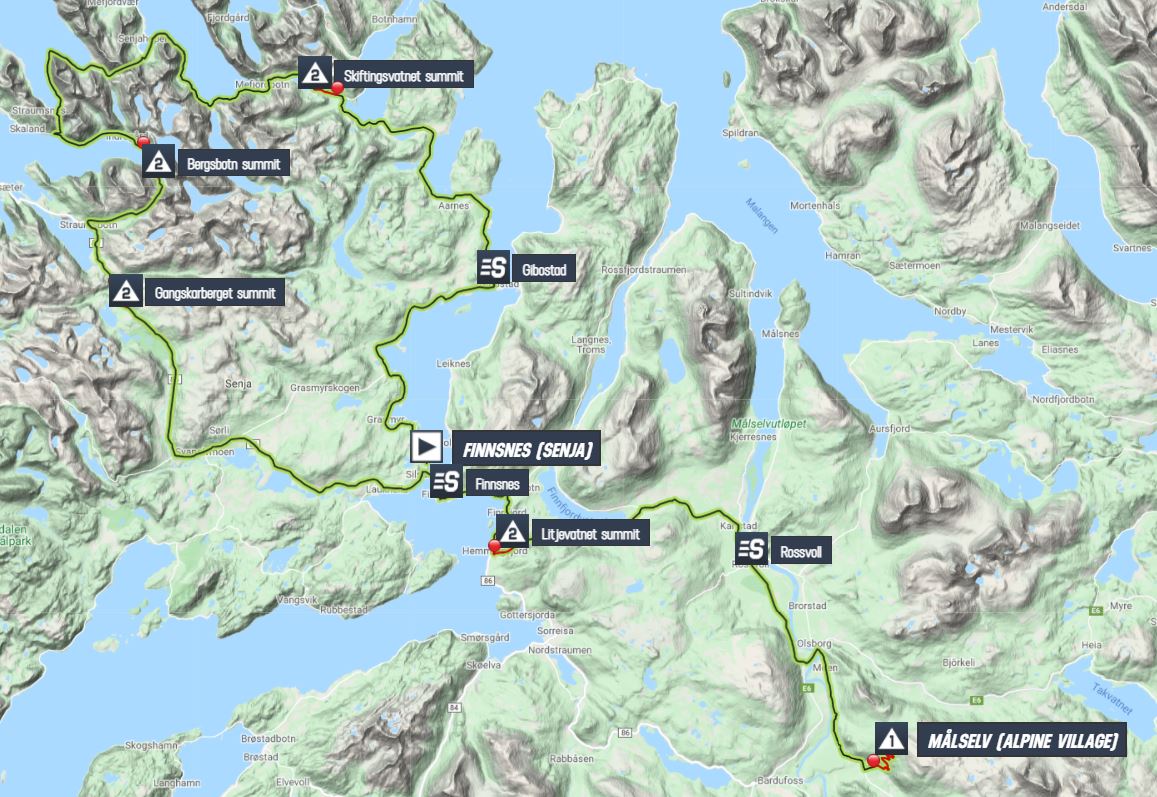
Task: Open the Litjevatnet summit marker
Action: tap(512, 532)
